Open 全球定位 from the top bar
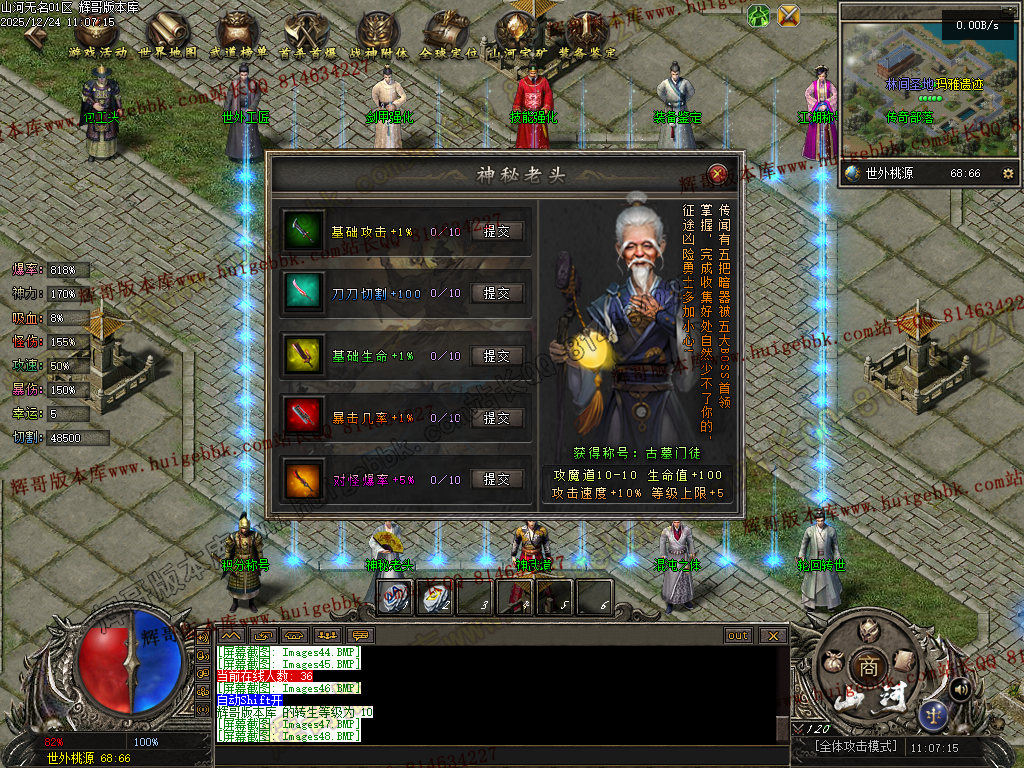The height and width of the screenshot is (768, 1024). 448,35
